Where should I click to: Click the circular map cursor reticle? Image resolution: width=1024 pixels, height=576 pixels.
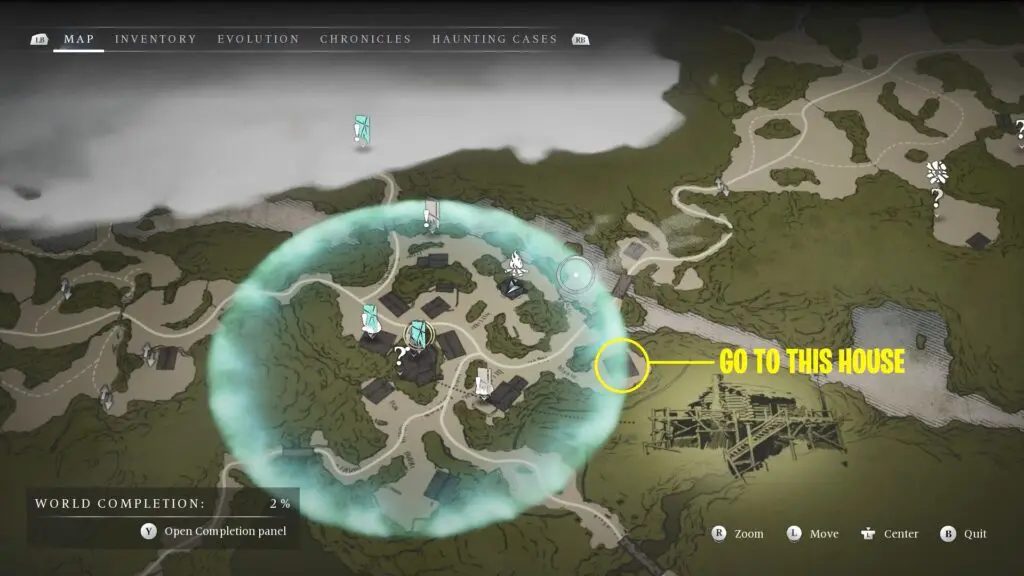(x=575, y=272)
